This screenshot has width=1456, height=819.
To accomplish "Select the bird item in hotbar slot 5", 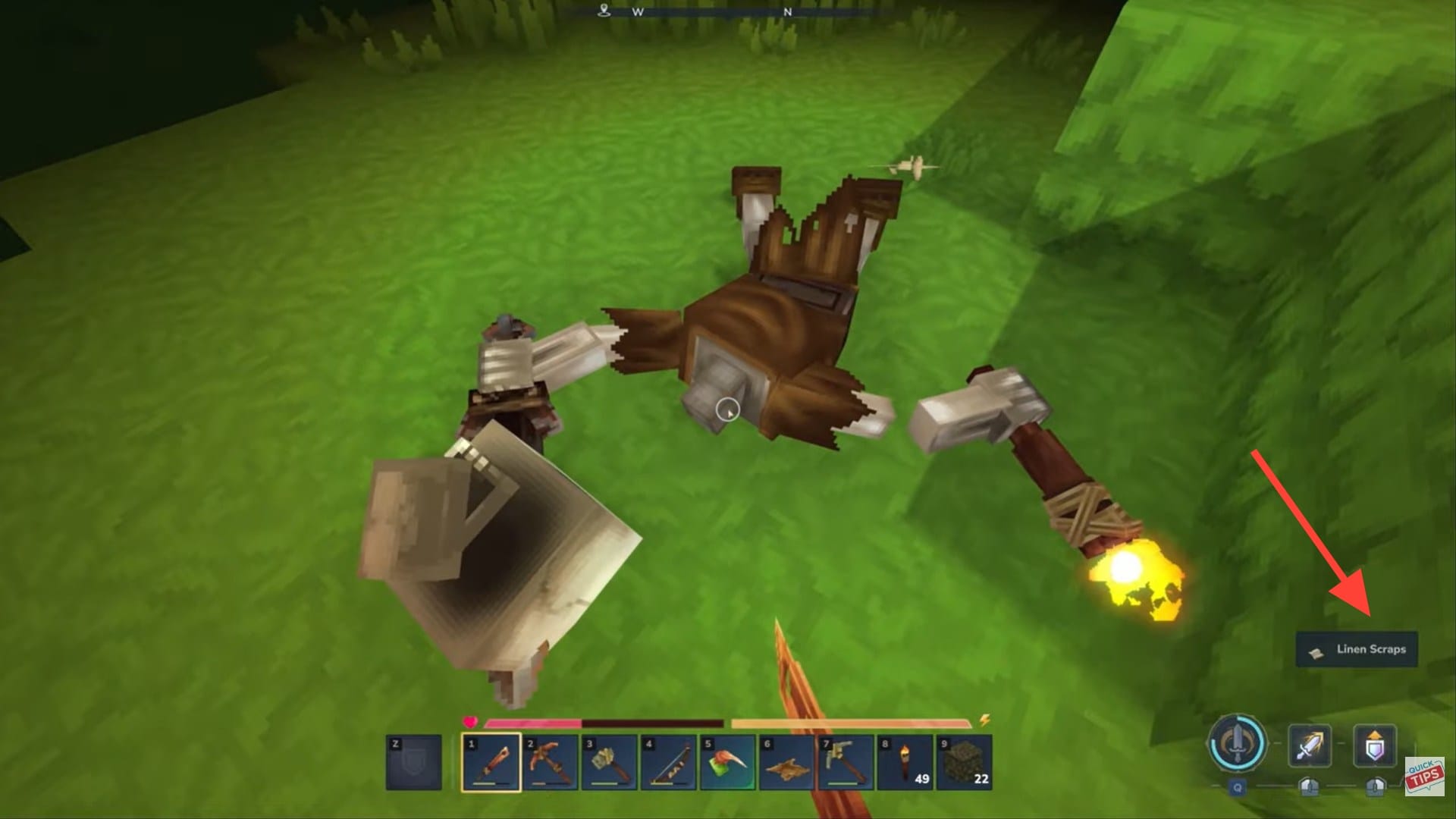I will (x=727, y=761).
